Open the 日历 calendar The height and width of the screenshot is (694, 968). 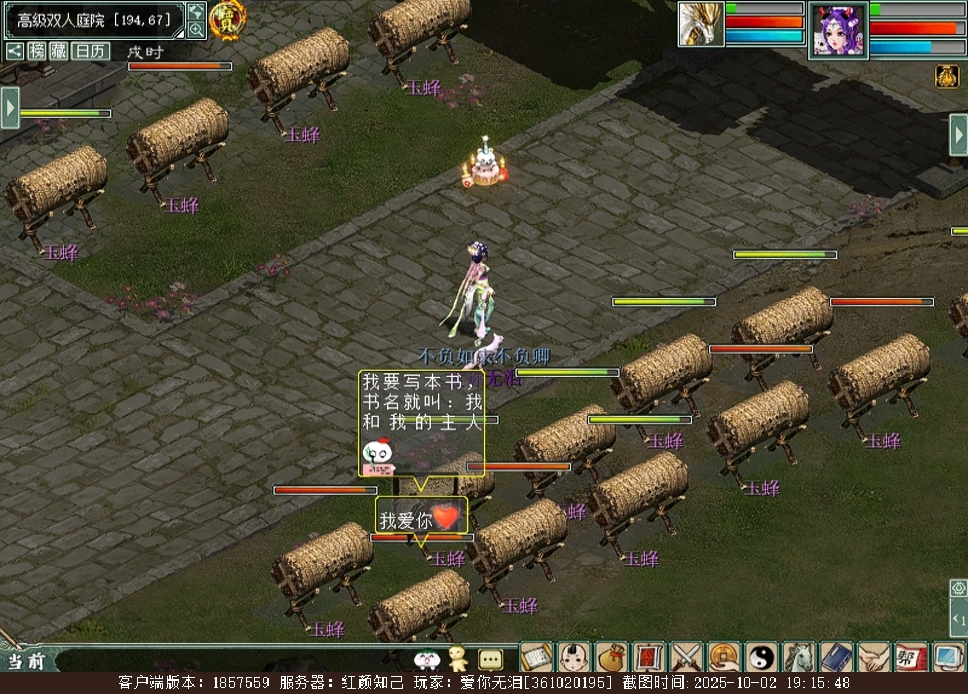[x=92, y=51]
